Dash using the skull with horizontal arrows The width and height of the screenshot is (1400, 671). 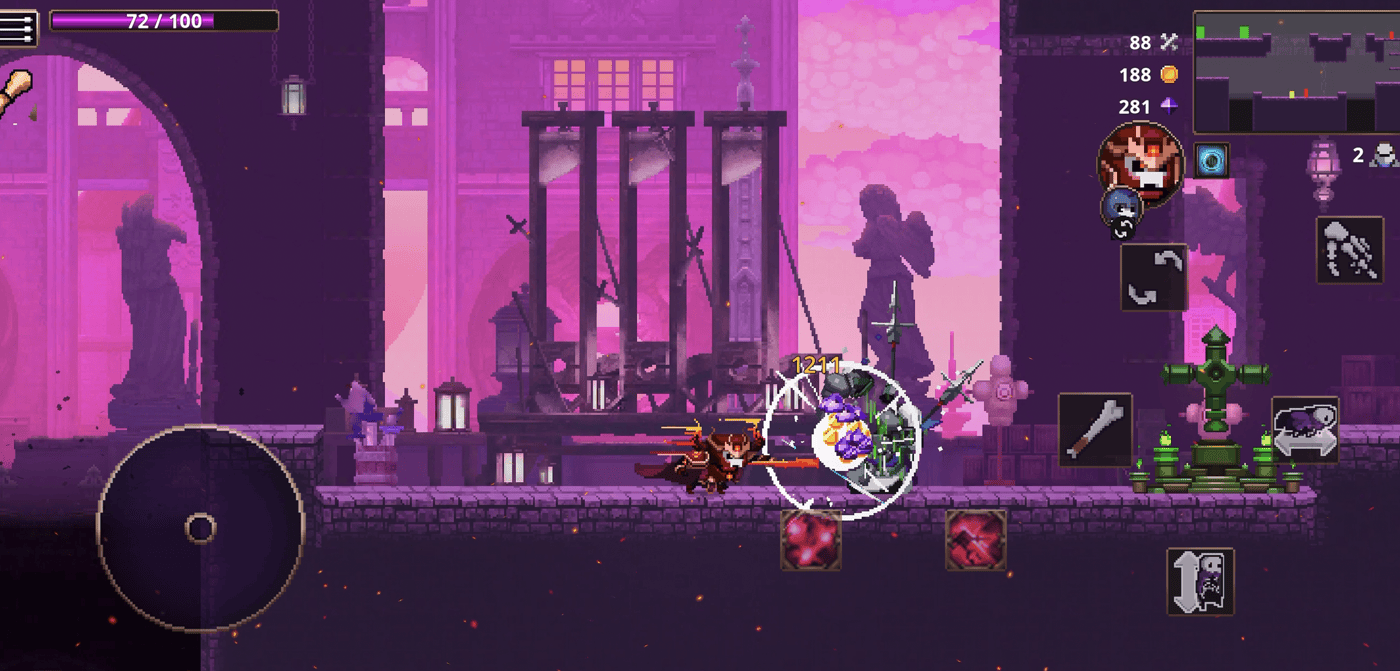coord(1305,430)
